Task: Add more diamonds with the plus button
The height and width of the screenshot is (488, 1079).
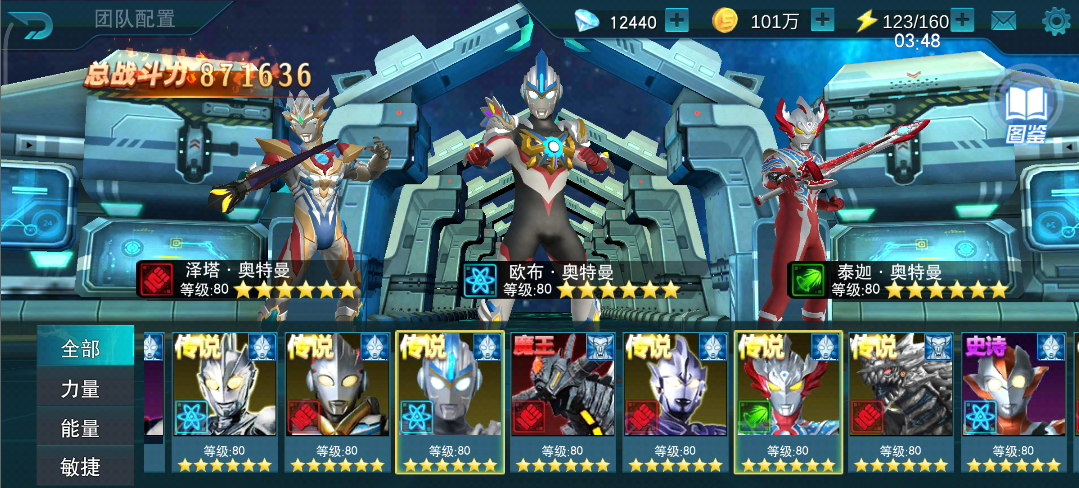Action: [x=677, y=20]
